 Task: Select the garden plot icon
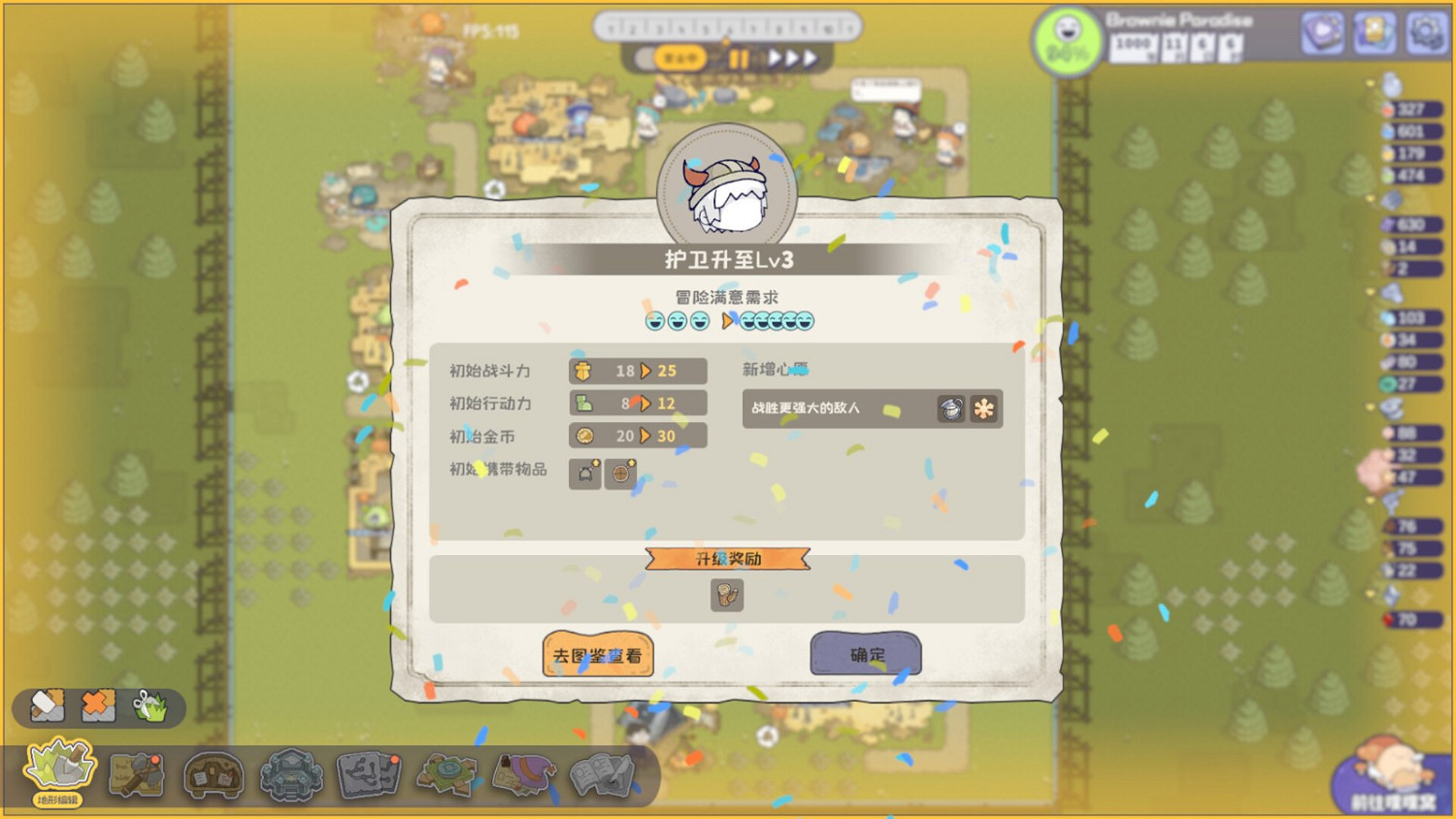(445, 771)
